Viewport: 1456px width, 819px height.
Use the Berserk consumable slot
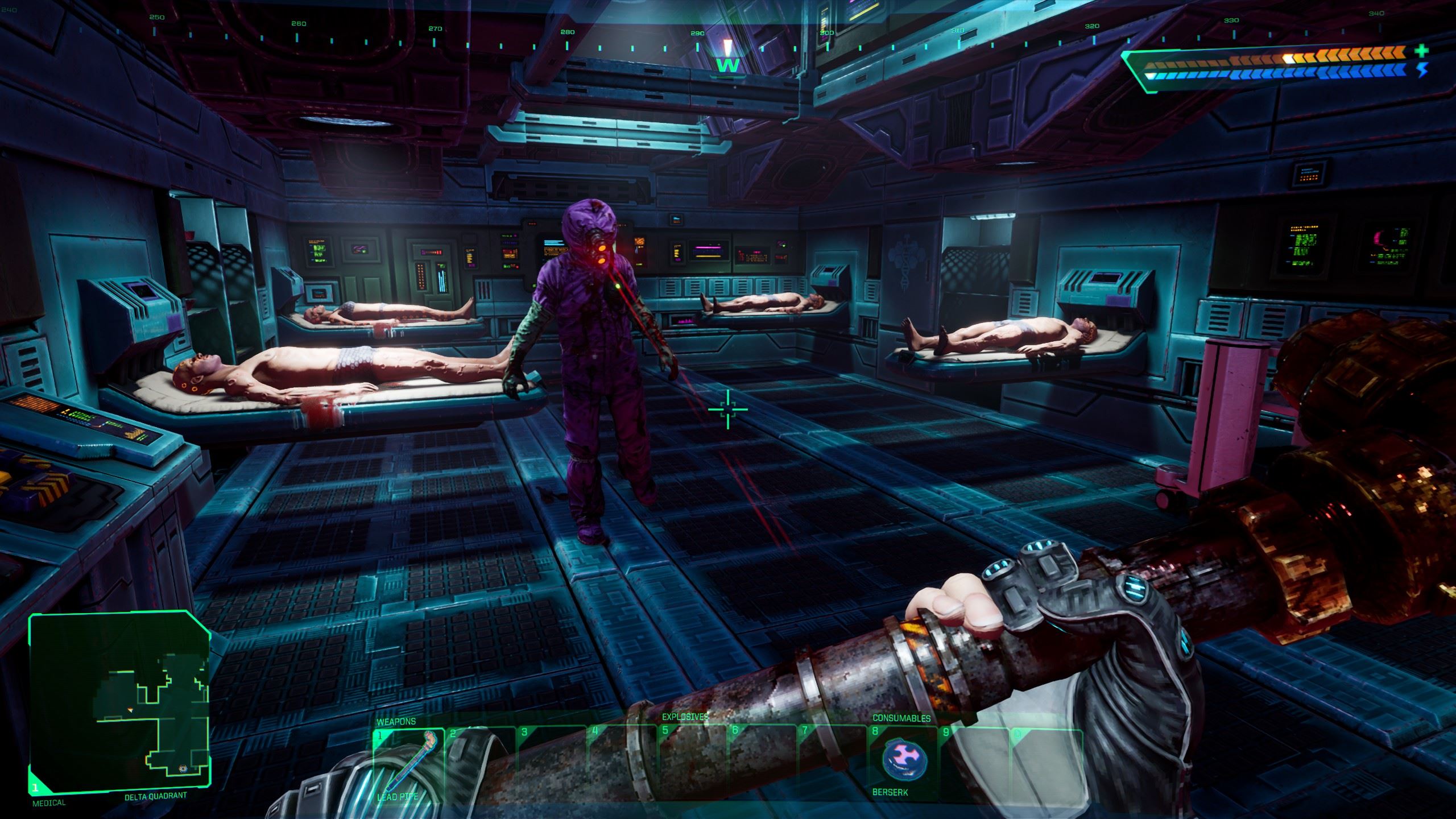coord(904,761)
